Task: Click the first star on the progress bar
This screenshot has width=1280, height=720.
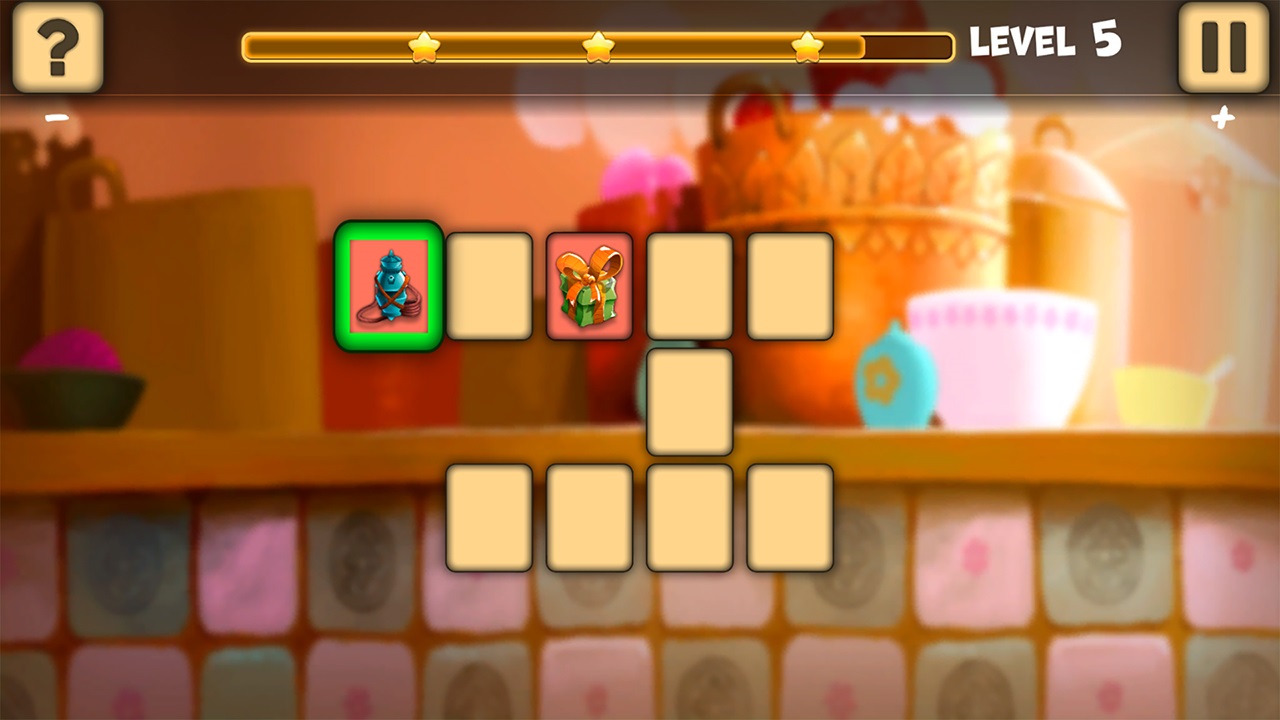Action: pos(423,44)
